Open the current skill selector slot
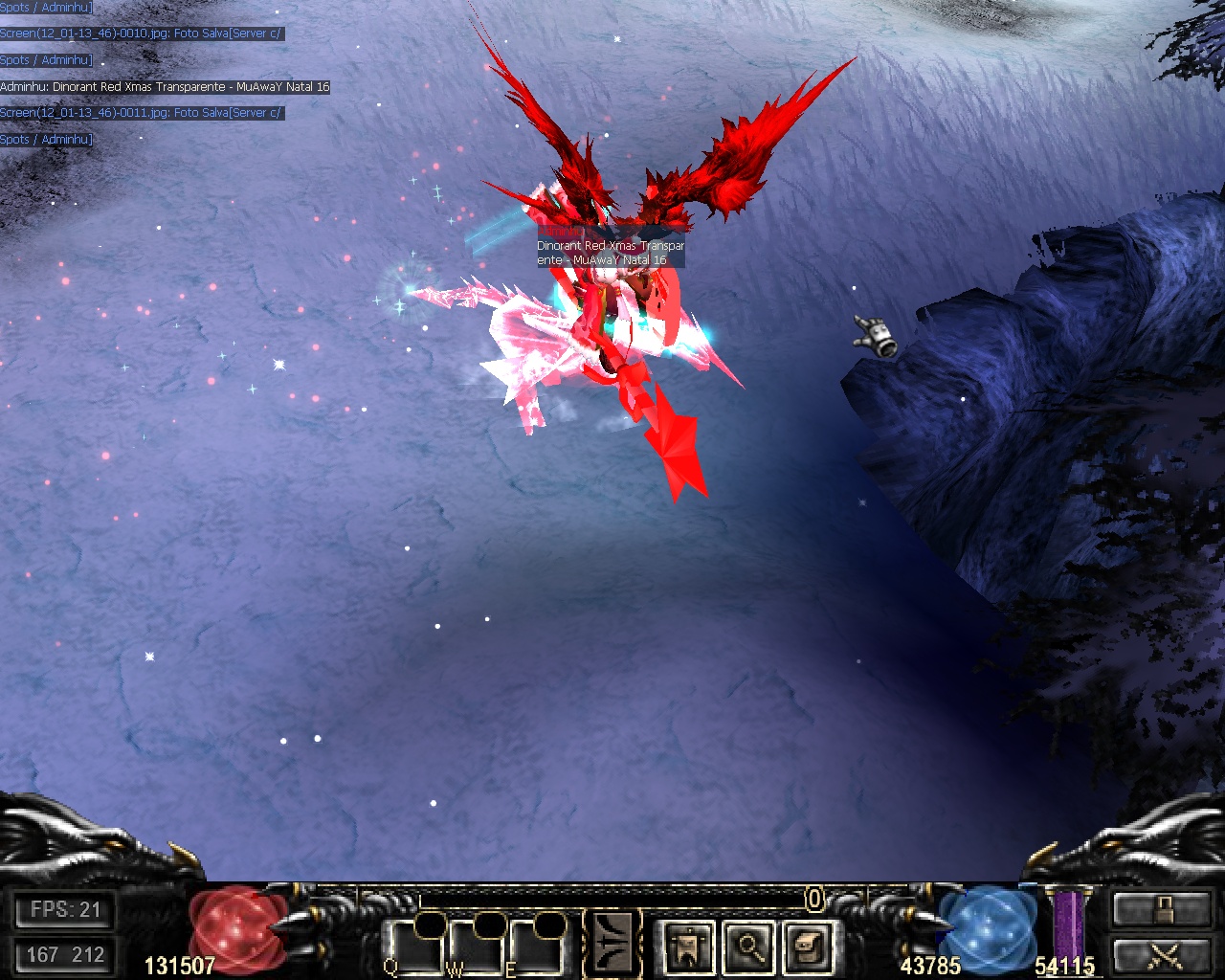 612,944
